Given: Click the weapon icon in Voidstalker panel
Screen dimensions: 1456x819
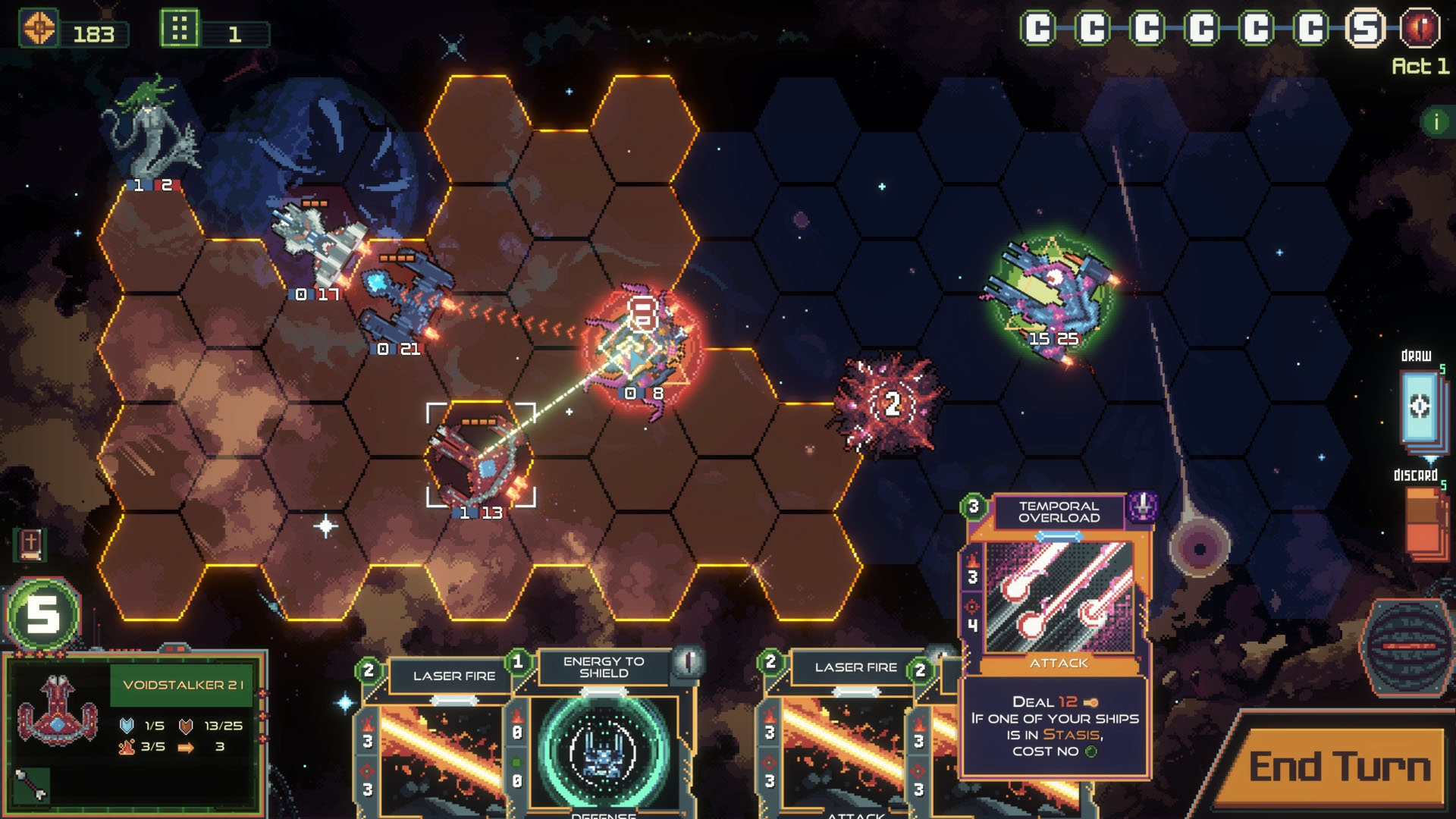Looking at the screenshot, I should click(x=32, y=785).
